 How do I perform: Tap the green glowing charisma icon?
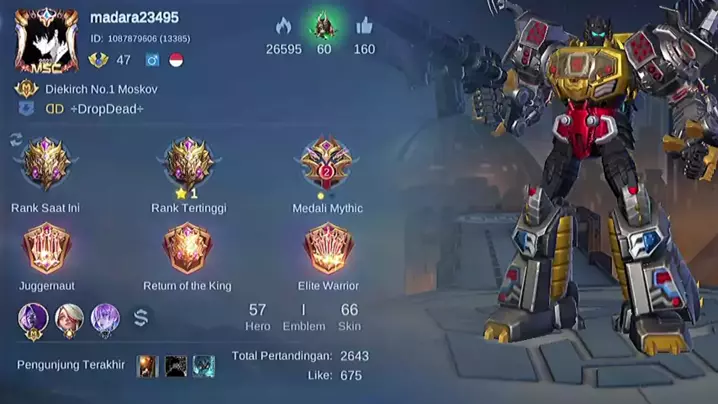(323, 26)
